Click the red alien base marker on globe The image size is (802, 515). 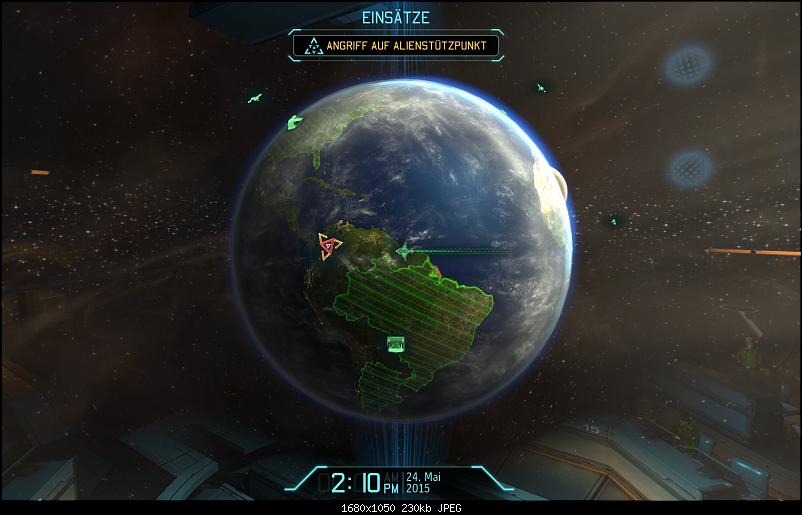(x=329, y=245)
